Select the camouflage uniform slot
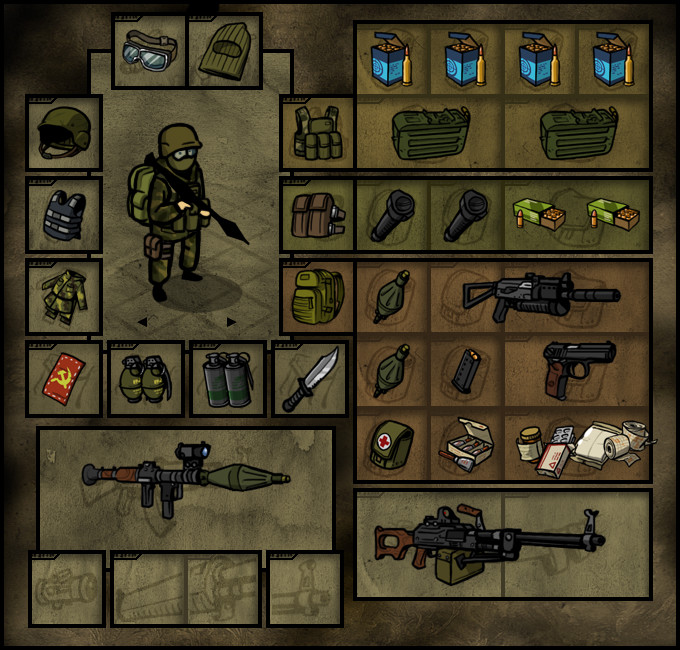680x650 pixels. click(x=63, y=297)
